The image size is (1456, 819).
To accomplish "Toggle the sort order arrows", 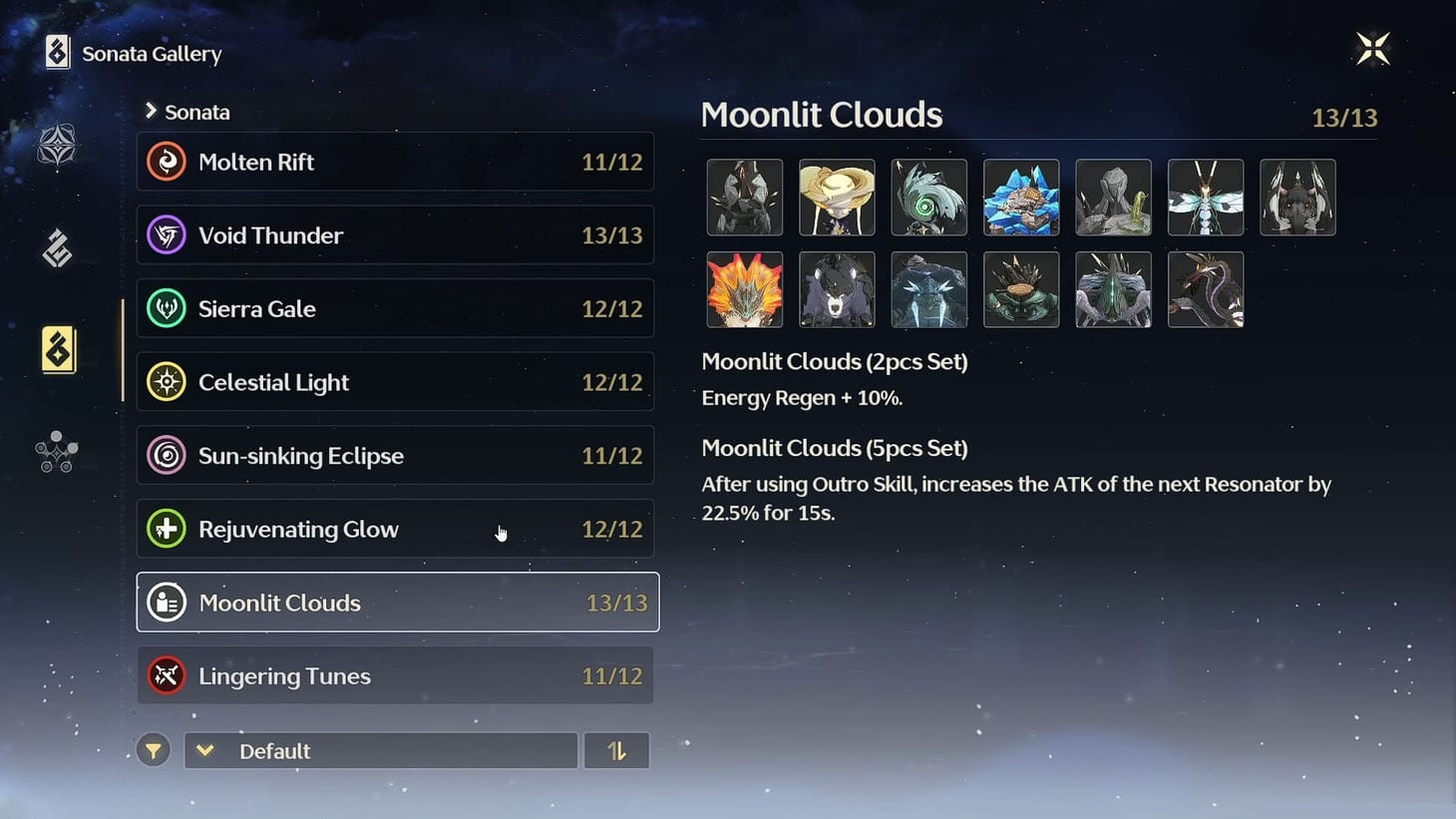I will tap(616, 750).
